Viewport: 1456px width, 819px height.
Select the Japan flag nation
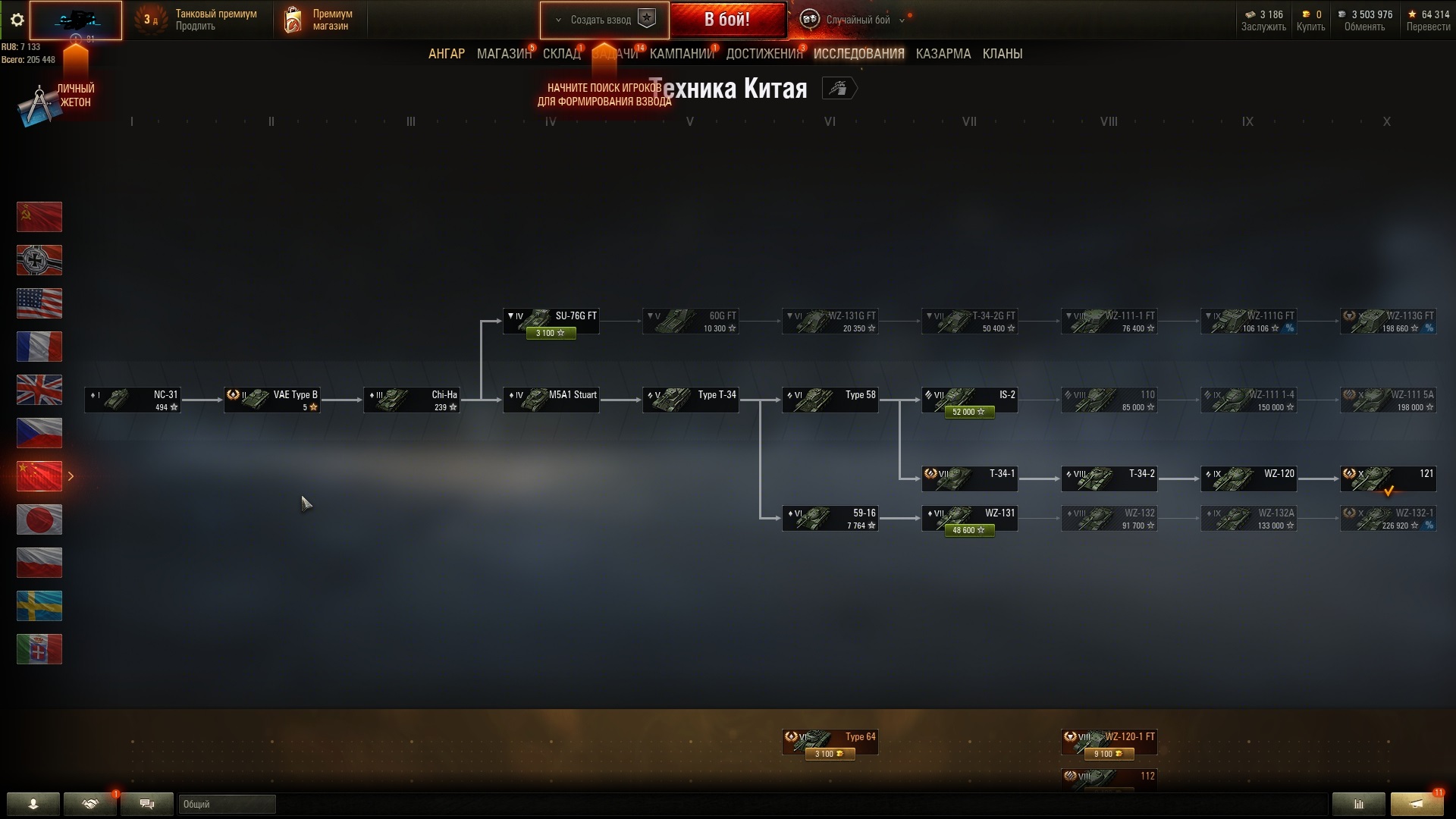click(x=39, y=519)
